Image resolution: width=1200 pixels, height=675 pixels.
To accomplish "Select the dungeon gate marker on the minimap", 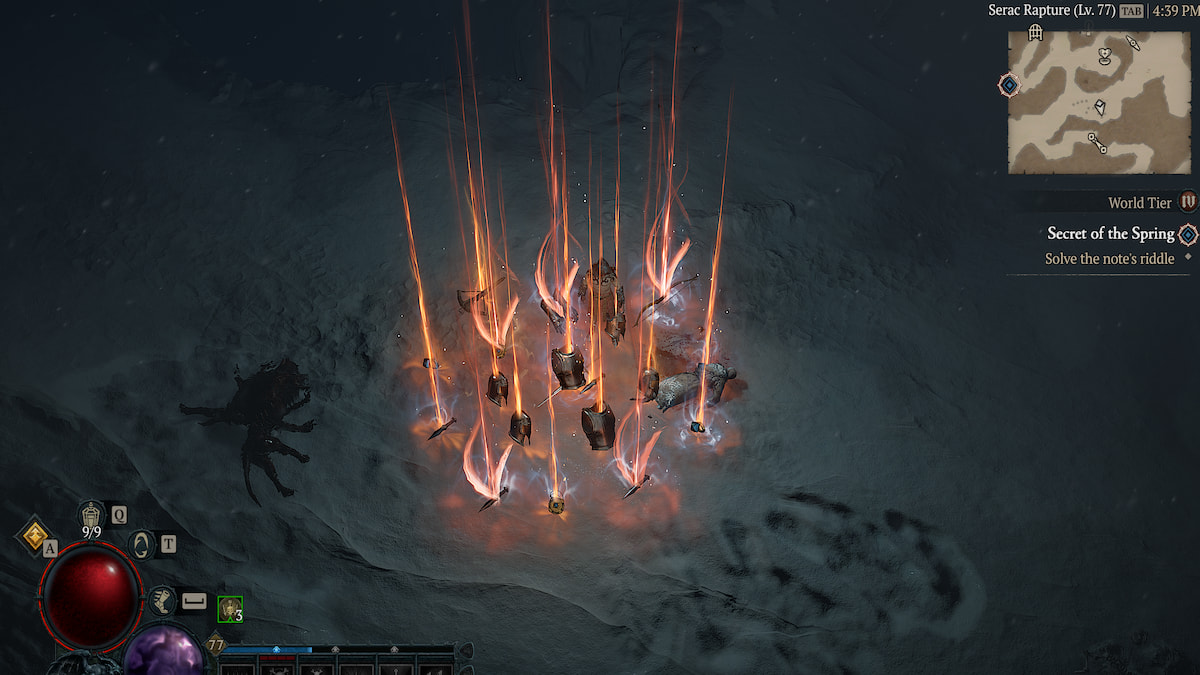I will (1036, 33).
